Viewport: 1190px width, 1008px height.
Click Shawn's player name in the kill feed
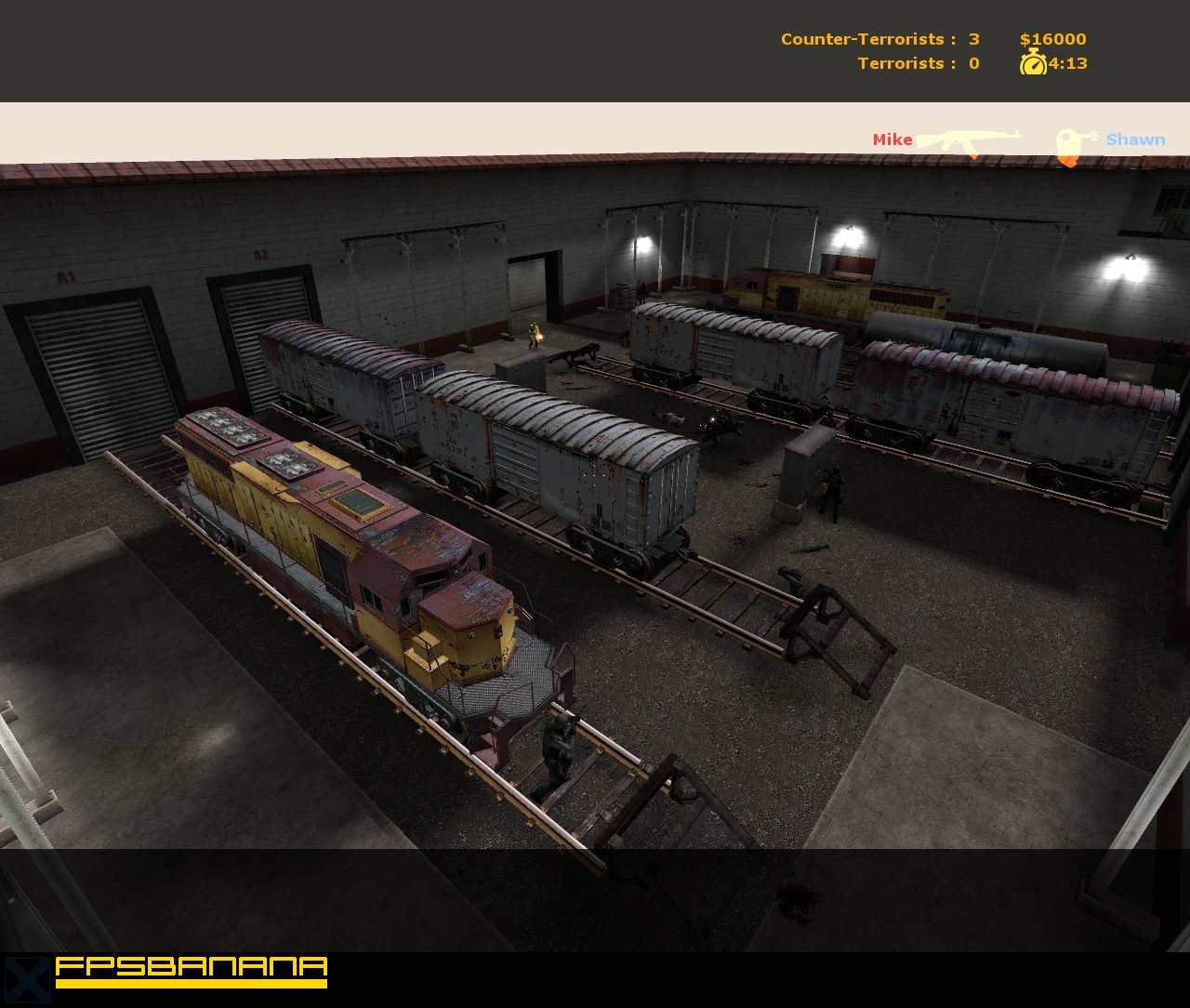coord(1136,140)
